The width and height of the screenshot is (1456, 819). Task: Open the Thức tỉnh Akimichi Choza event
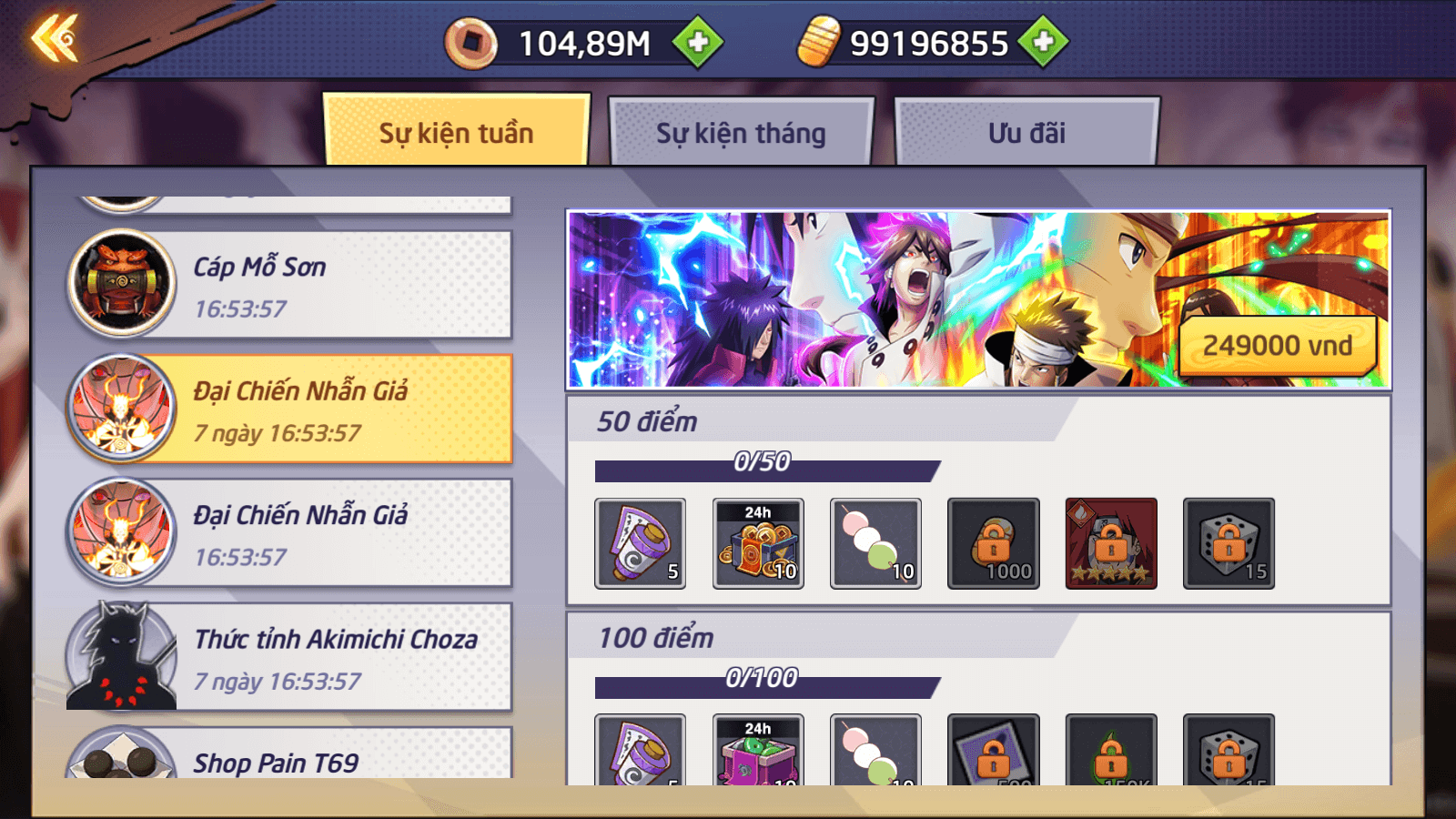click(291, 657)
